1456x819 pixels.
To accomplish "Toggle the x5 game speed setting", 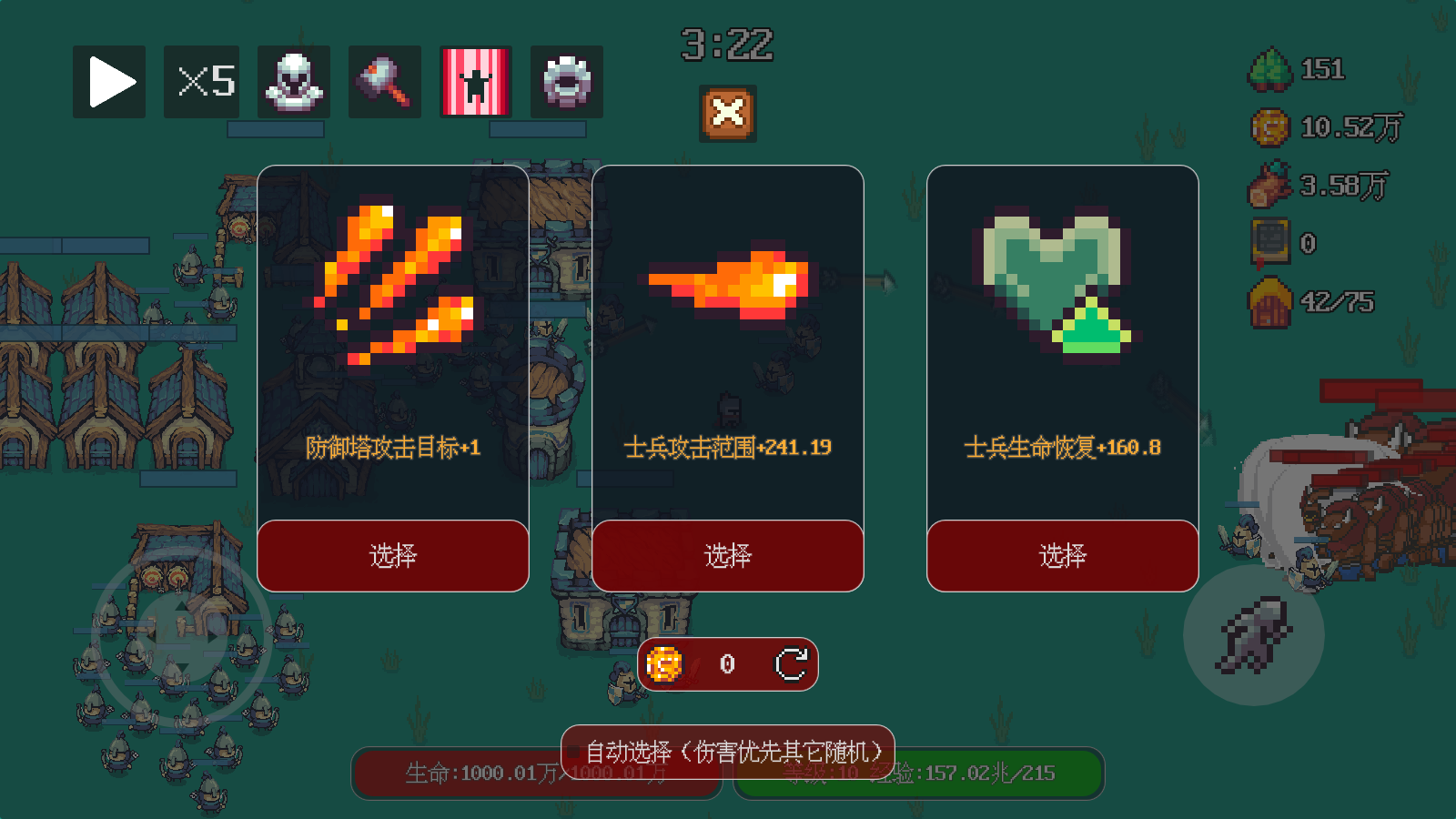I will click(201, 81).
